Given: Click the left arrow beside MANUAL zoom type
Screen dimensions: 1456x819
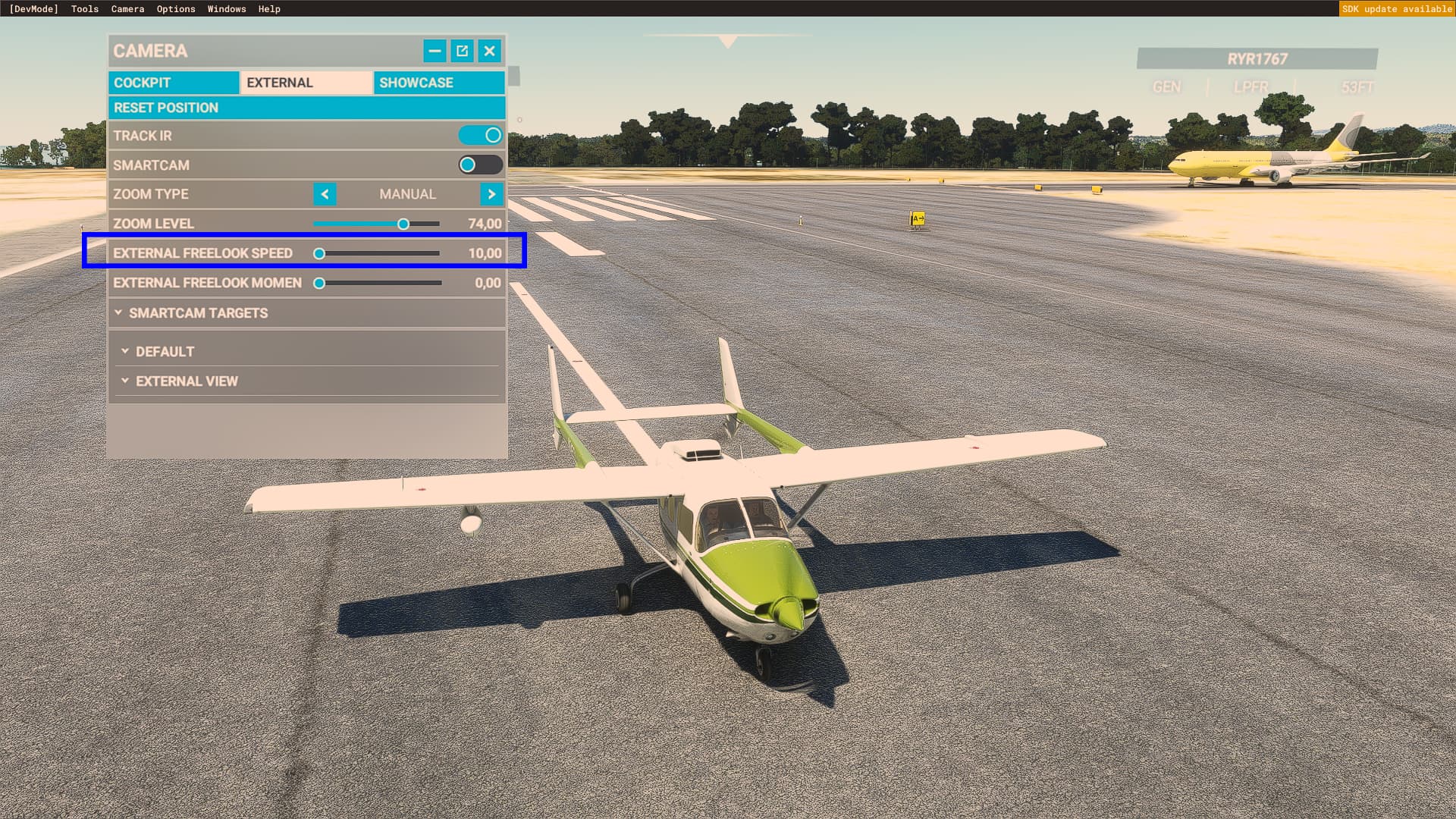Looking at the screenshot, I should [325, 194].
